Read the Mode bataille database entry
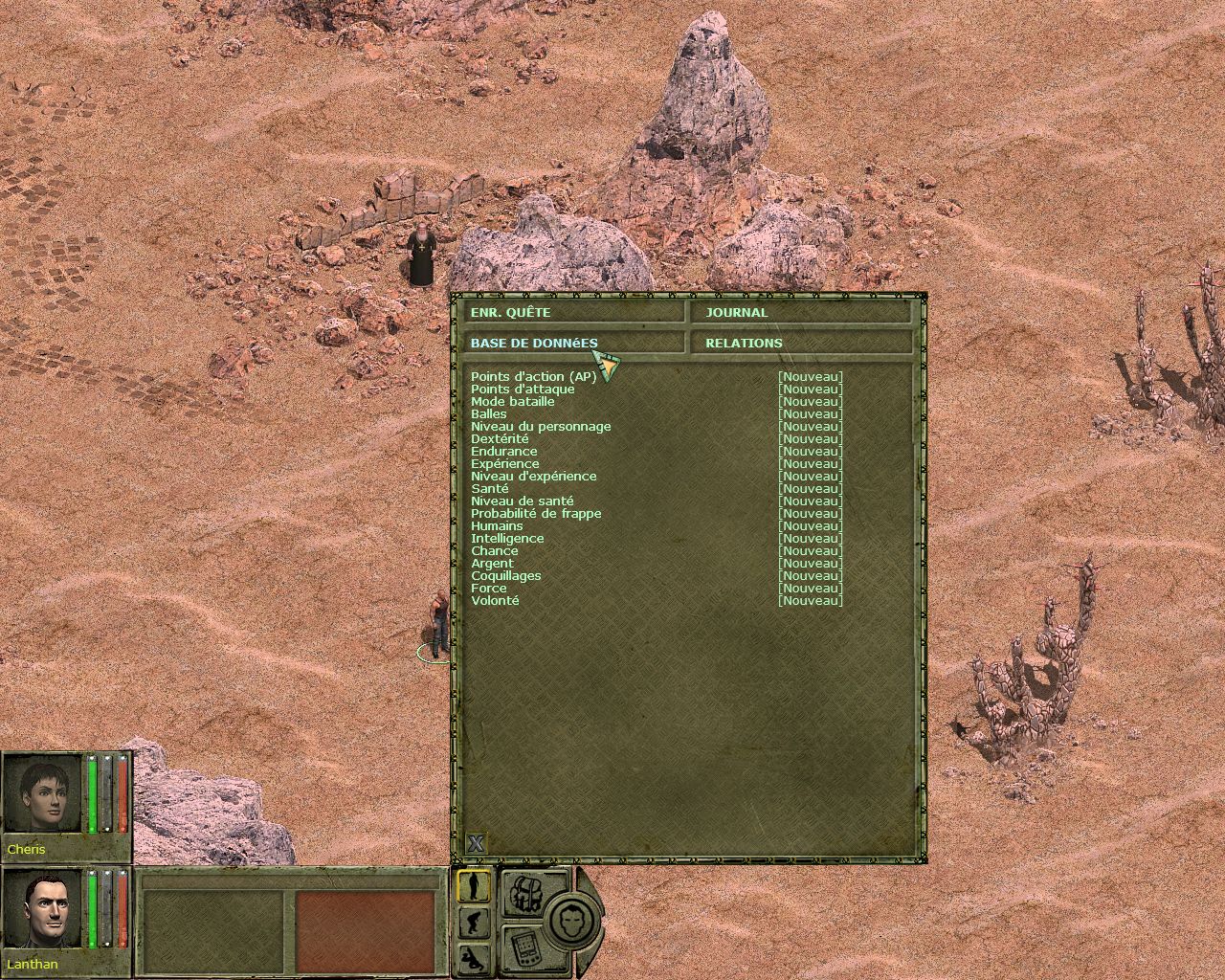The image size is (1225, 980). pos(512,401)
